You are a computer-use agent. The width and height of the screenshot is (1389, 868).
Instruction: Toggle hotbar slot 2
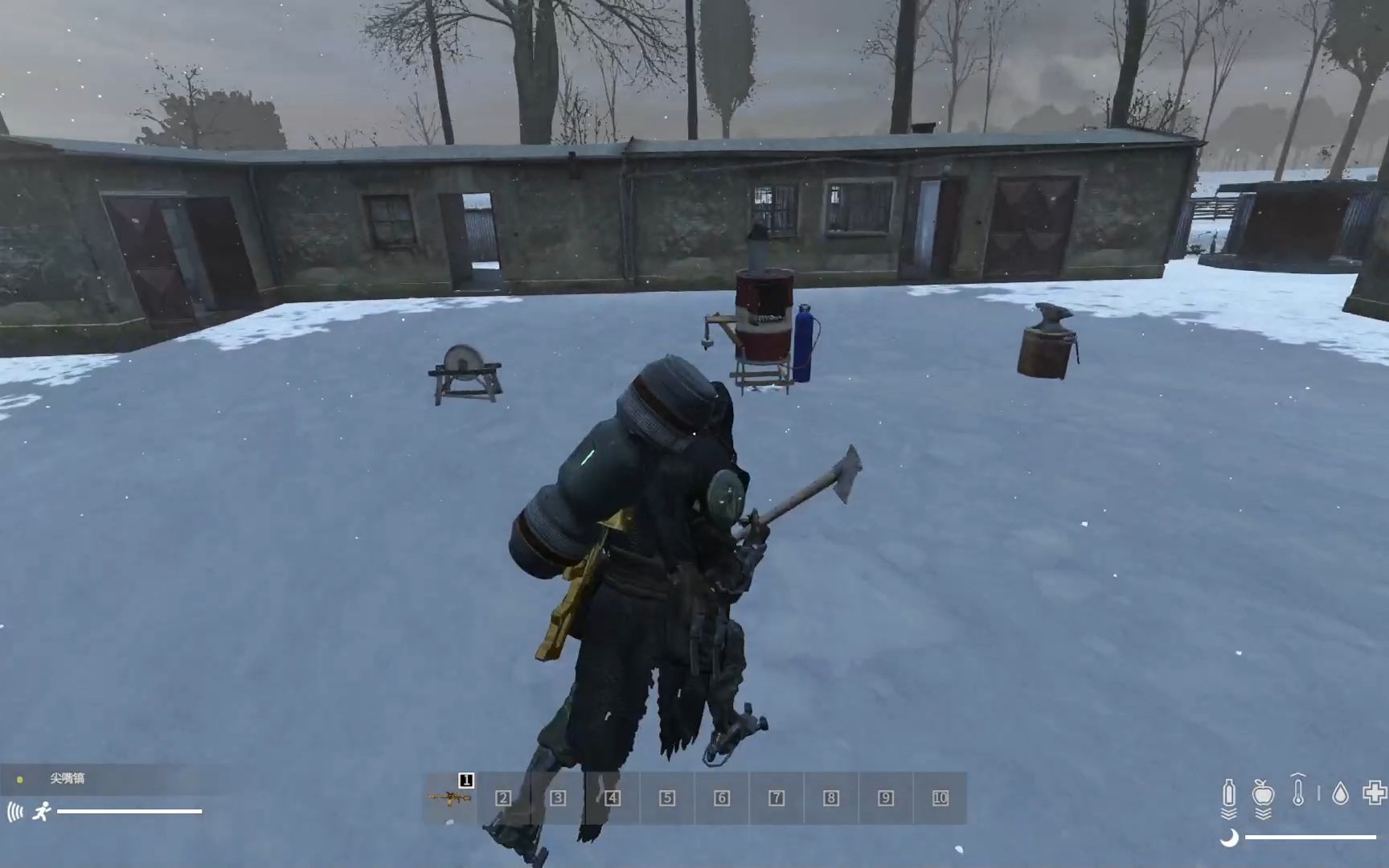(504, 799)
